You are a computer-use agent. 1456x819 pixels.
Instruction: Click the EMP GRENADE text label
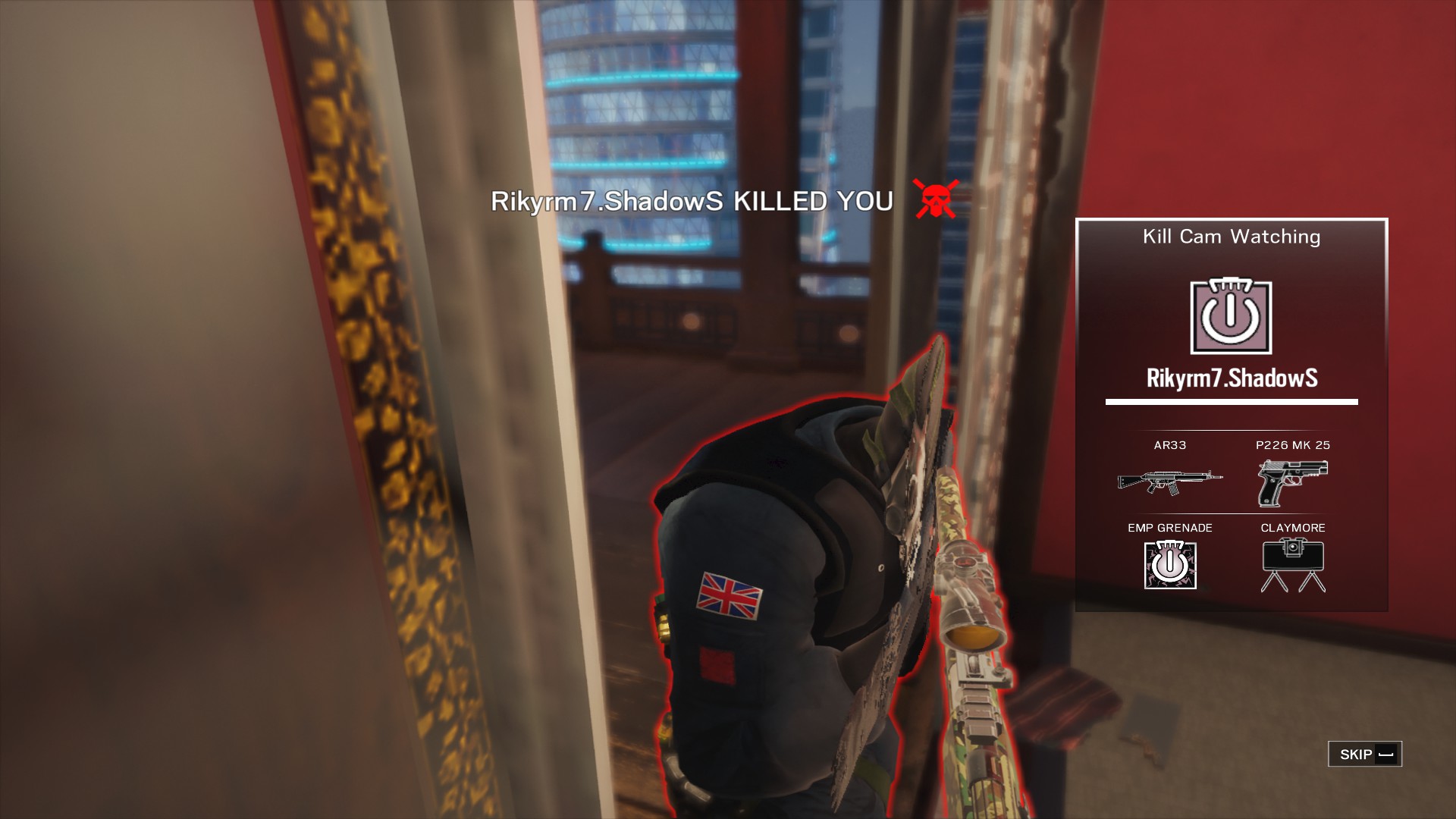(1169, 527)
